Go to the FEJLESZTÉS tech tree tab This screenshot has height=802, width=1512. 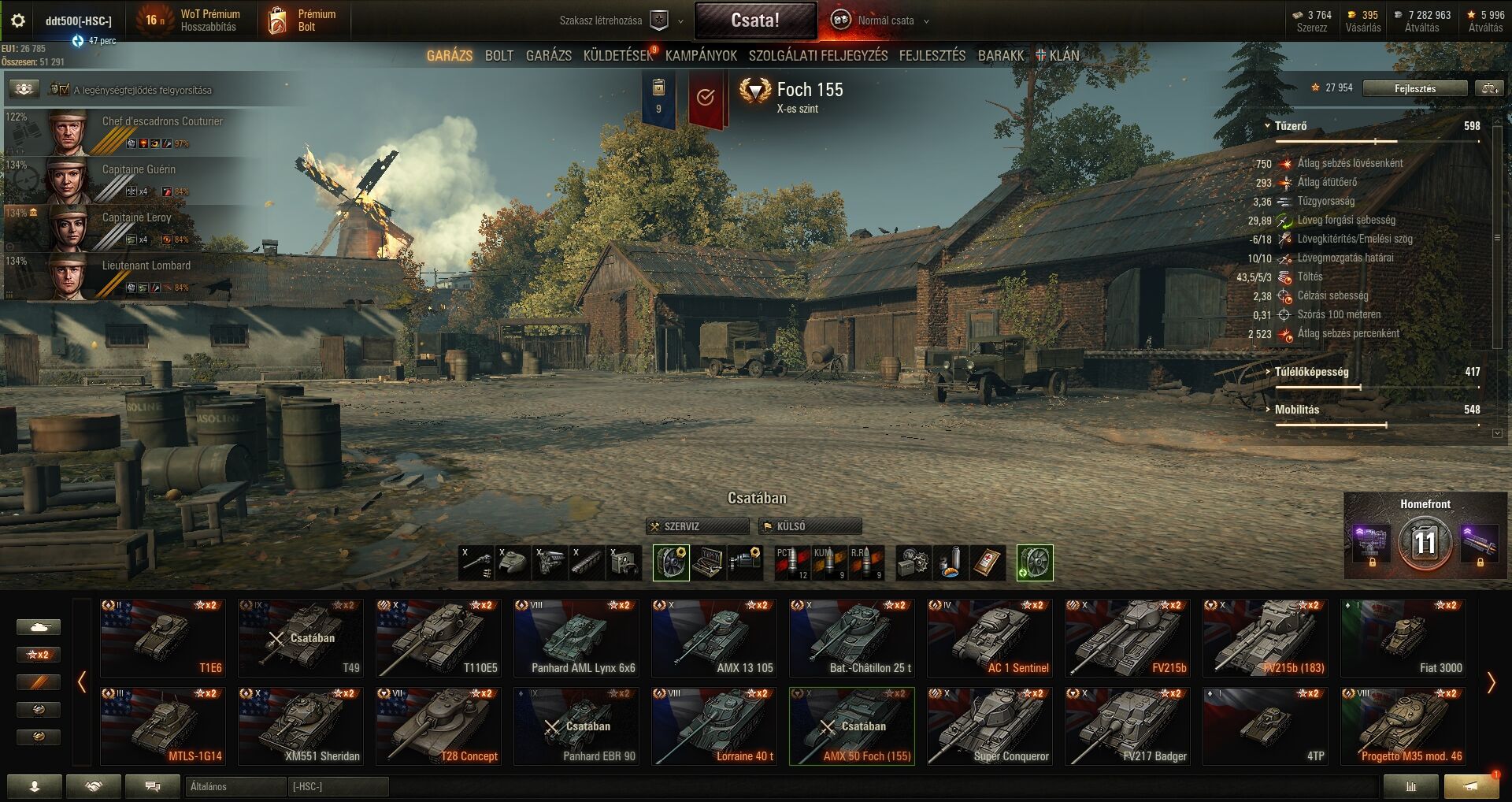(932, 56)
